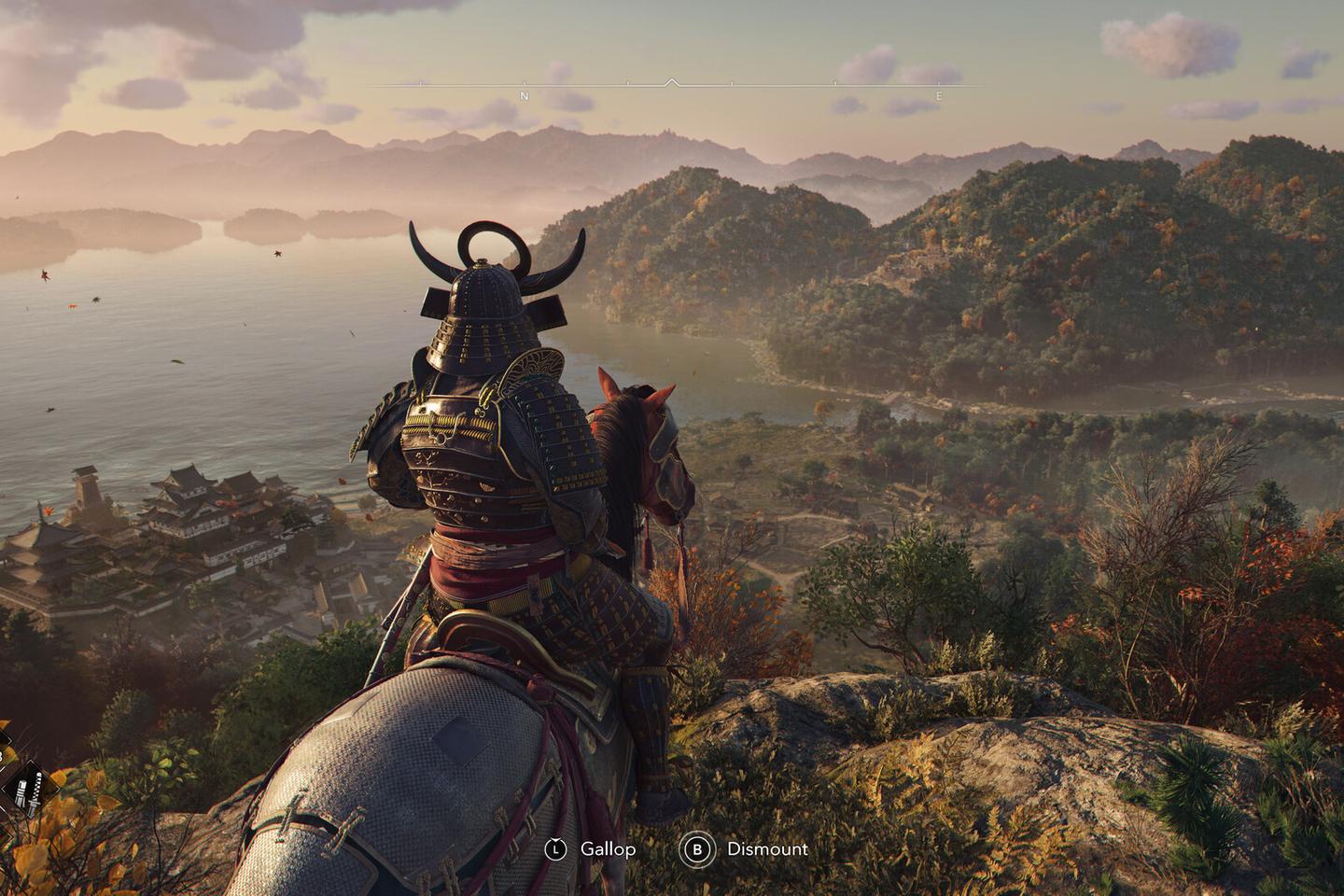Image resolution: width=1344 pixels, height=896 pixels.
Task: Expand the compass bar
Action: 672,84
